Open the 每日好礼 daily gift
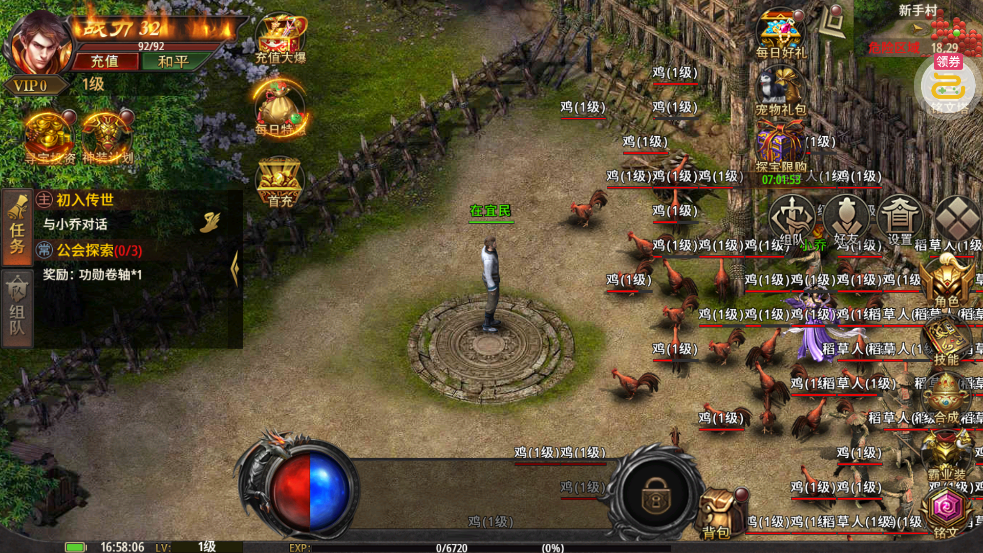 tap(780, 33)
